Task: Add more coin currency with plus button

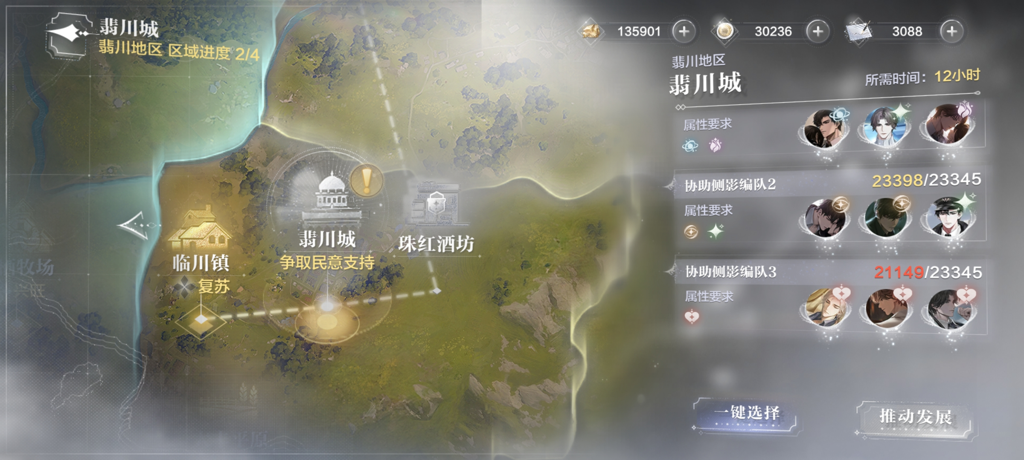Action: 817,31
